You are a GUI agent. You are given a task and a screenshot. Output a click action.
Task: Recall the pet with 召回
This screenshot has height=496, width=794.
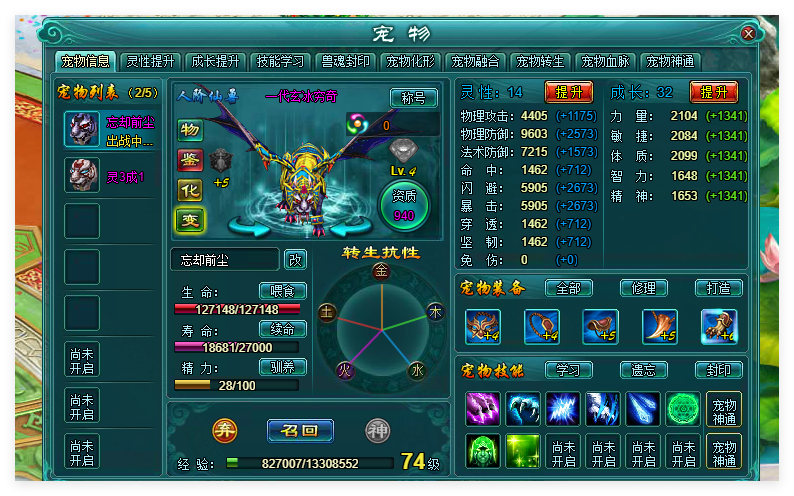[300, 431]
